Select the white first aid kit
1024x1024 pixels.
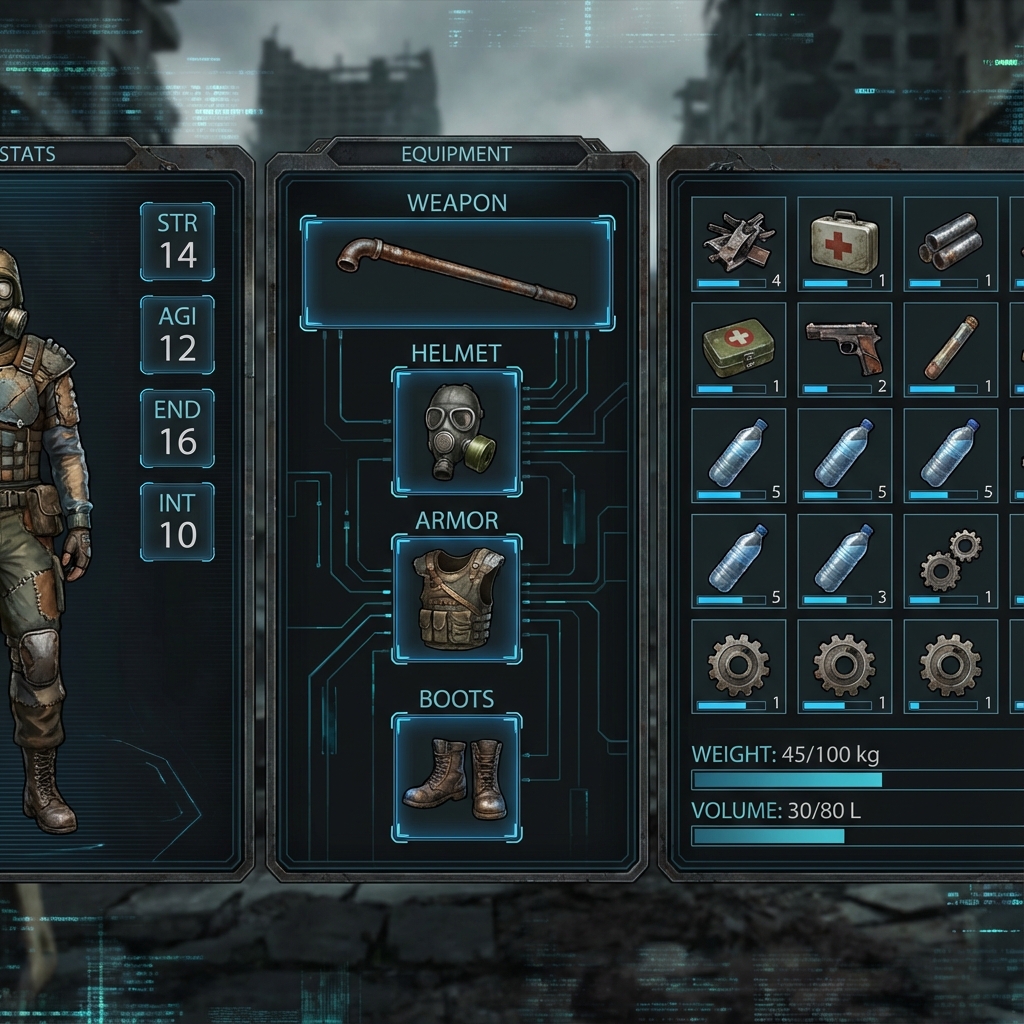pos(844,243)
